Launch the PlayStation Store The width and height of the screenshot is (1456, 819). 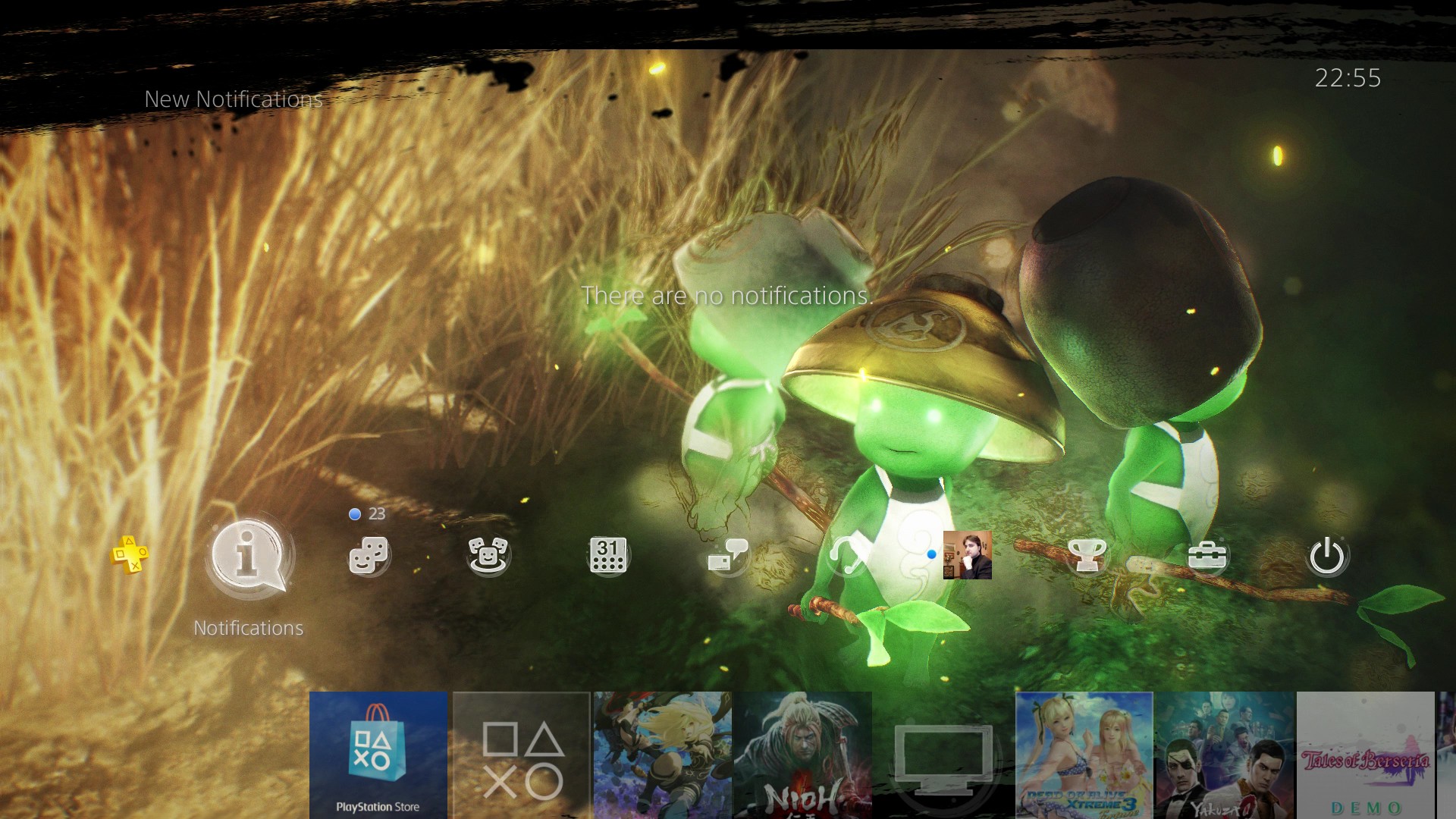pyautogui.click(x=377, y=755)
